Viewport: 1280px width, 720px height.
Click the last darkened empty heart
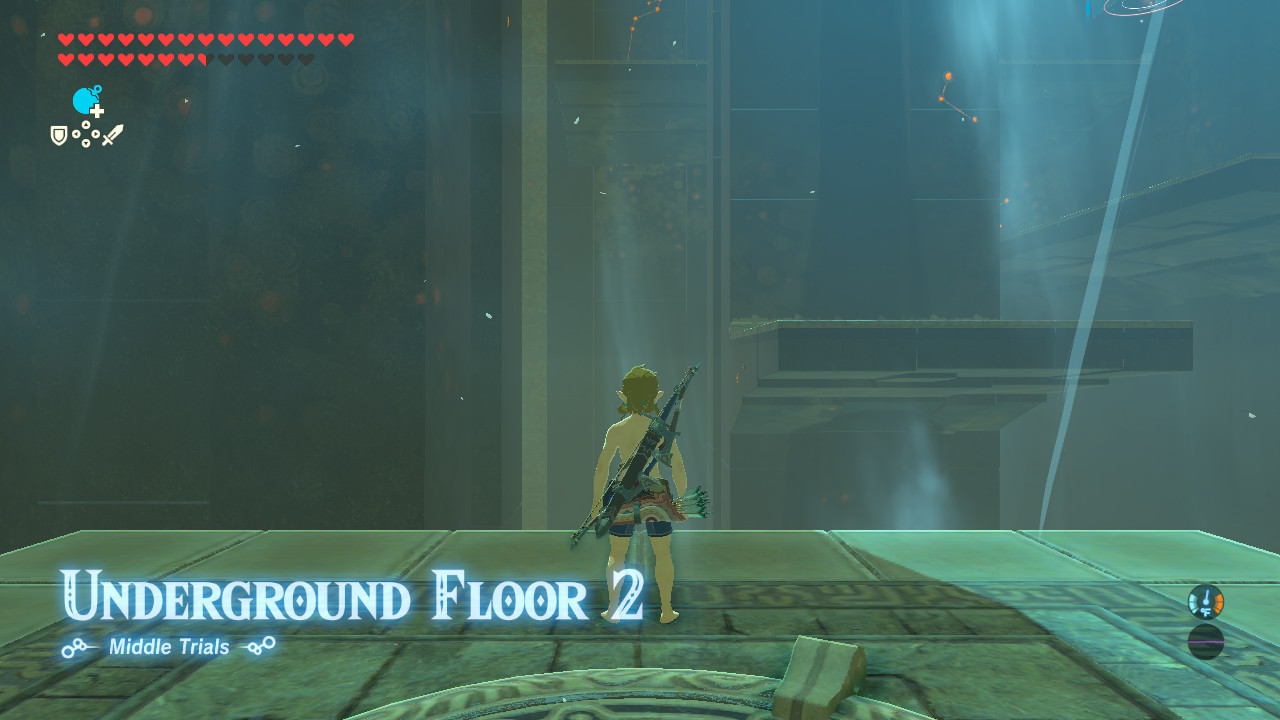305,60
